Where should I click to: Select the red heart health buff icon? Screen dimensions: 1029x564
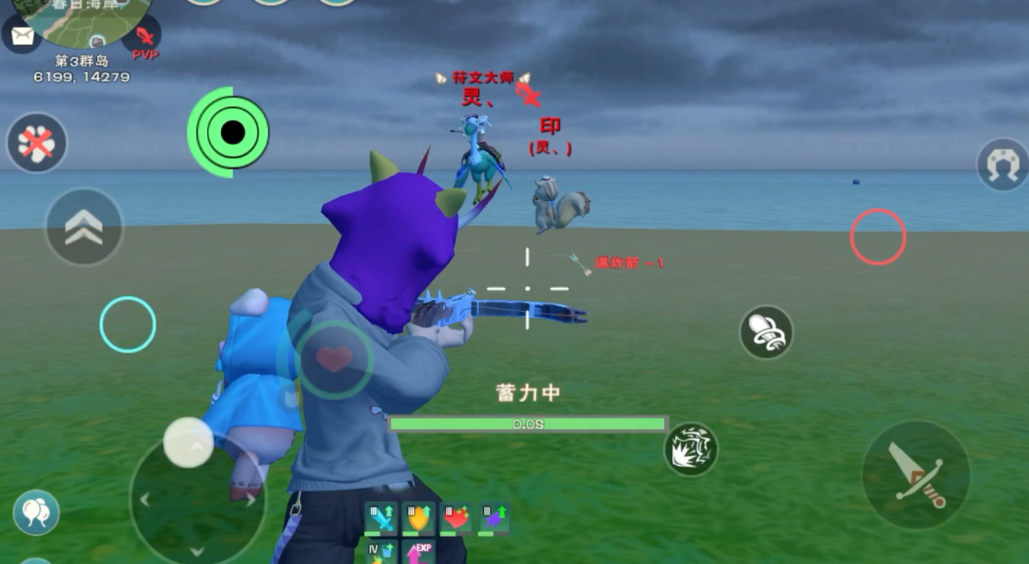(x=456, y=518)
